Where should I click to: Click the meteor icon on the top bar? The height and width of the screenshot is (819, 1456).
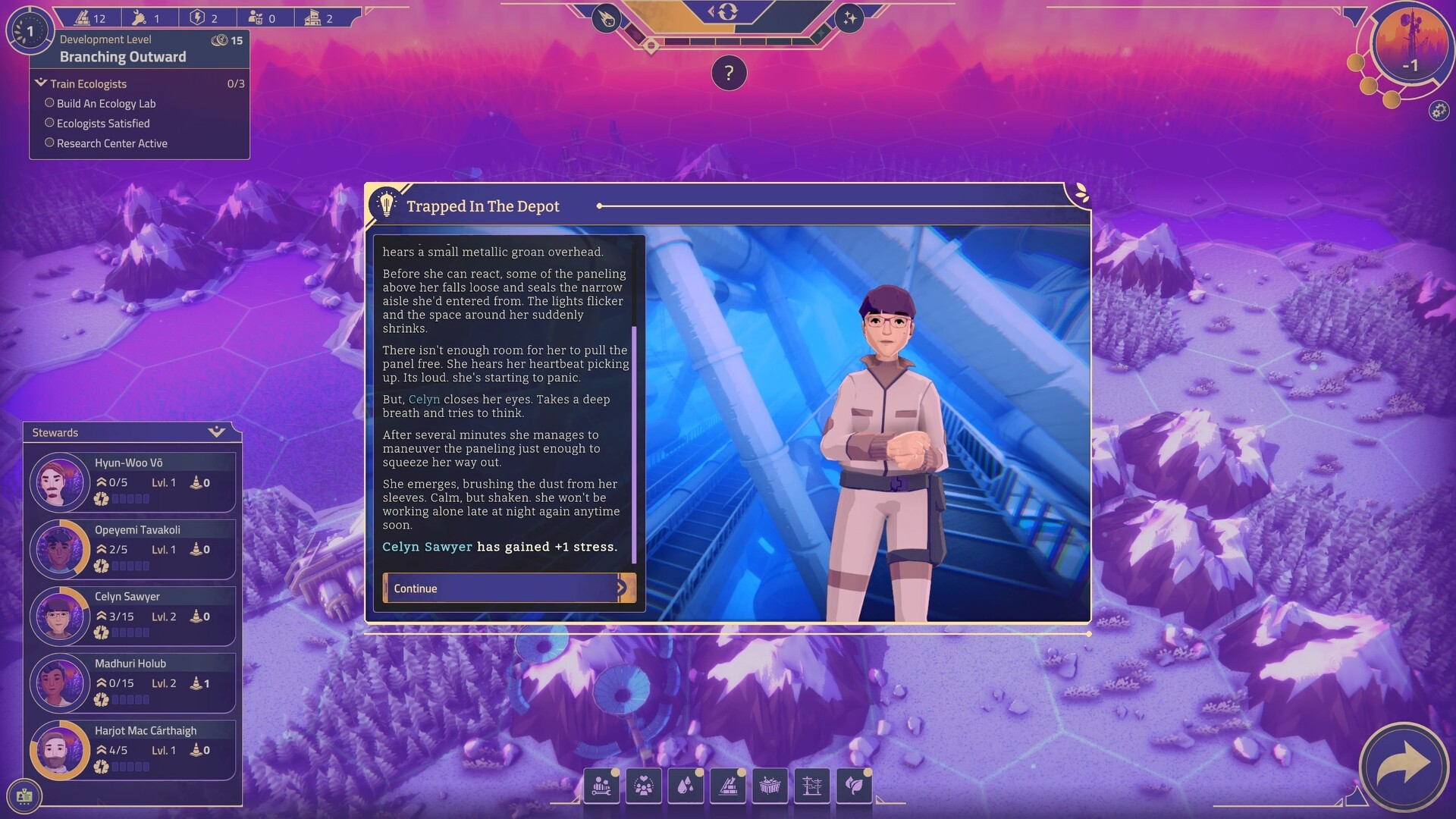(x=607, y=19)
